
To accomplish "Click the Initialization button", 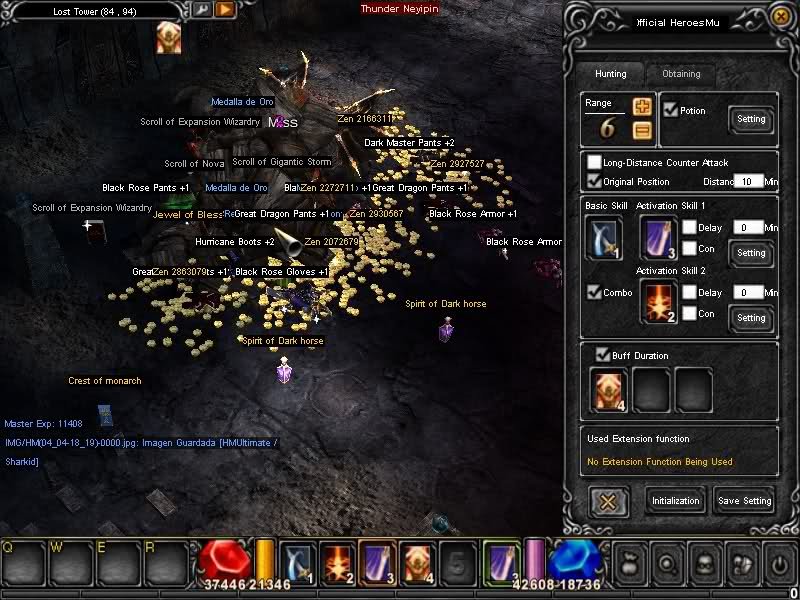I will (x=676, y=501).
